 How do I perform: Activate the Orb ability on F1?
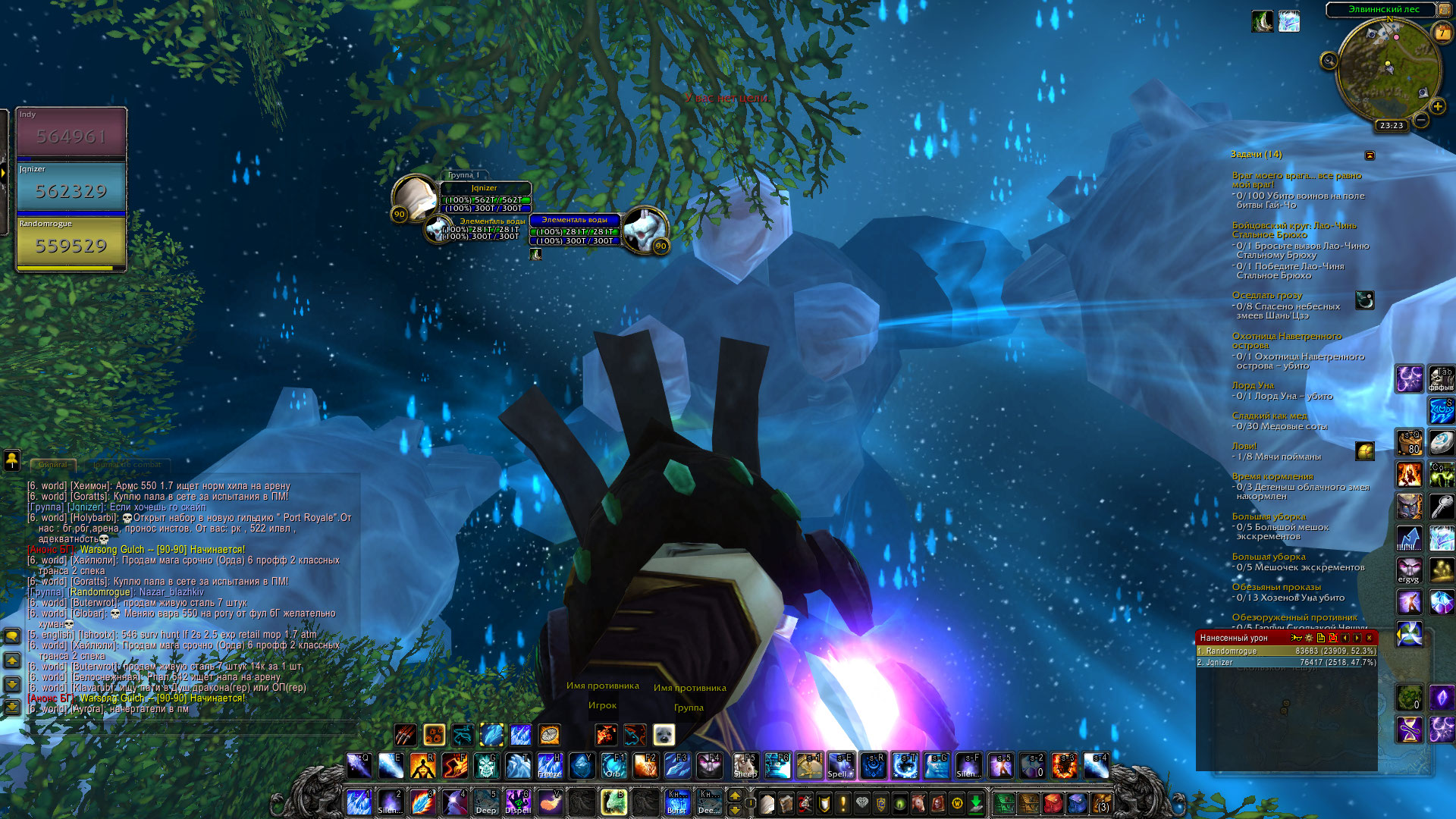point(613,766)
